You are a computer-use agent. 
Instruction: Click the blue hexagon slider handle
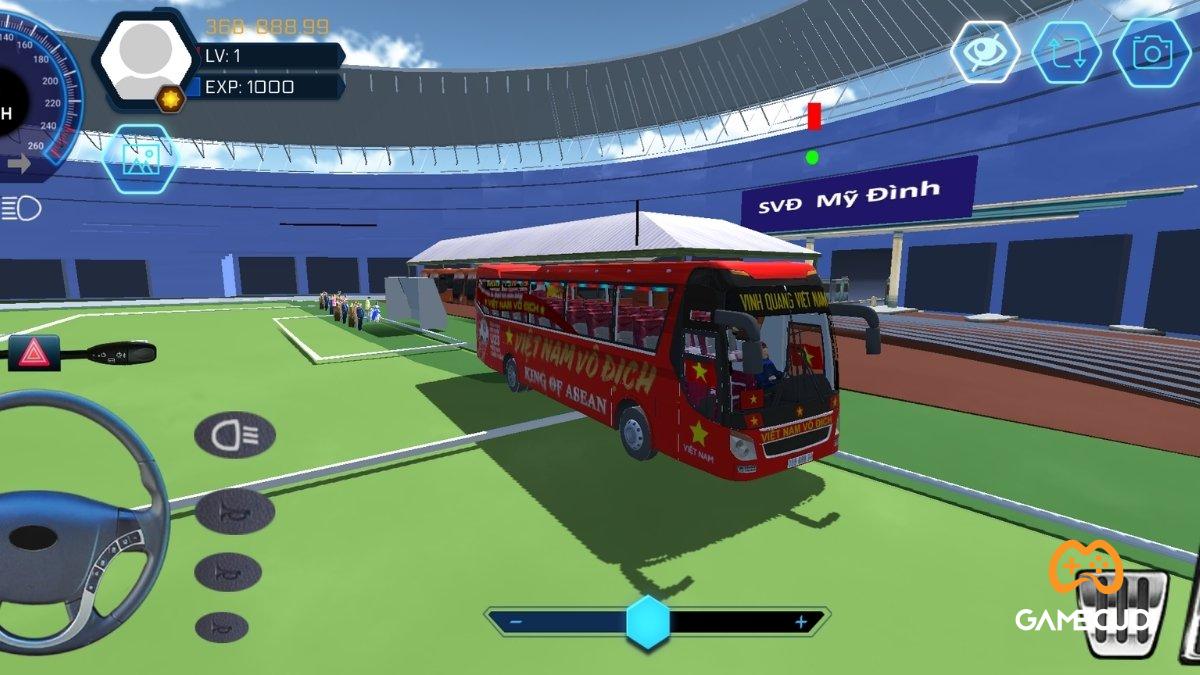(647, 622)
